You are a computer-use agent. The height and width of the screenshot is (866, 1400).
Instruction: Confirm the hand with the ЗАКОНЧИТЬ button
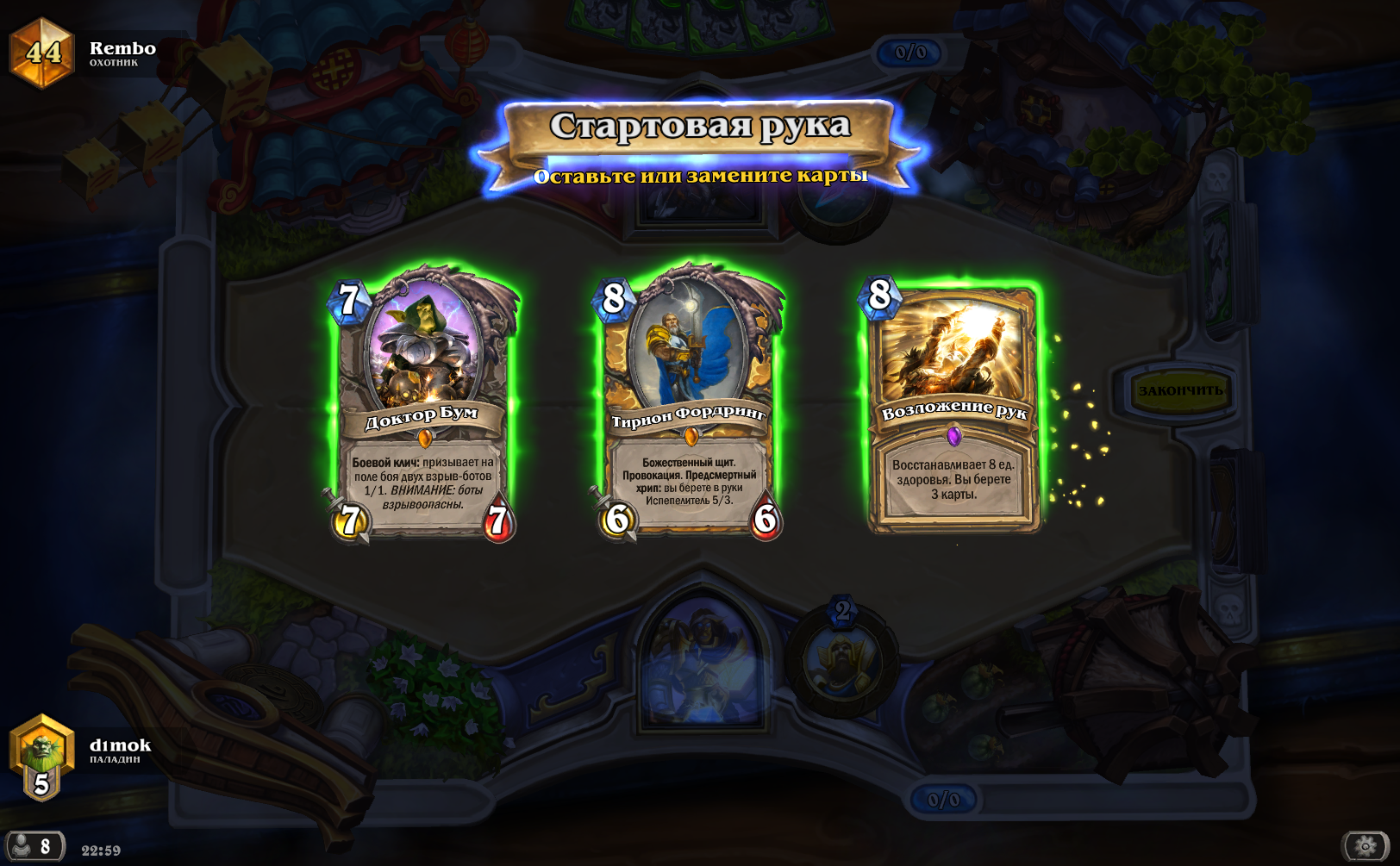(x=1179, y=391)
